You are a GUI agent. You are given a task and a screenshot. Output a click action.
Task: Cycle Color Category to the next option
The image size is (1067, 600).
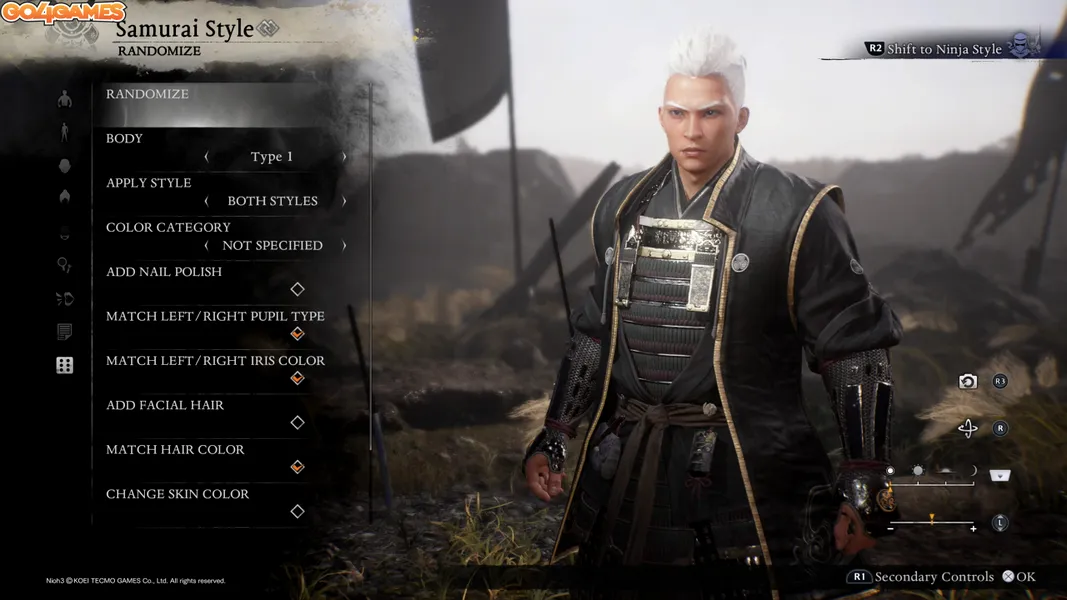tap(344, 245)
